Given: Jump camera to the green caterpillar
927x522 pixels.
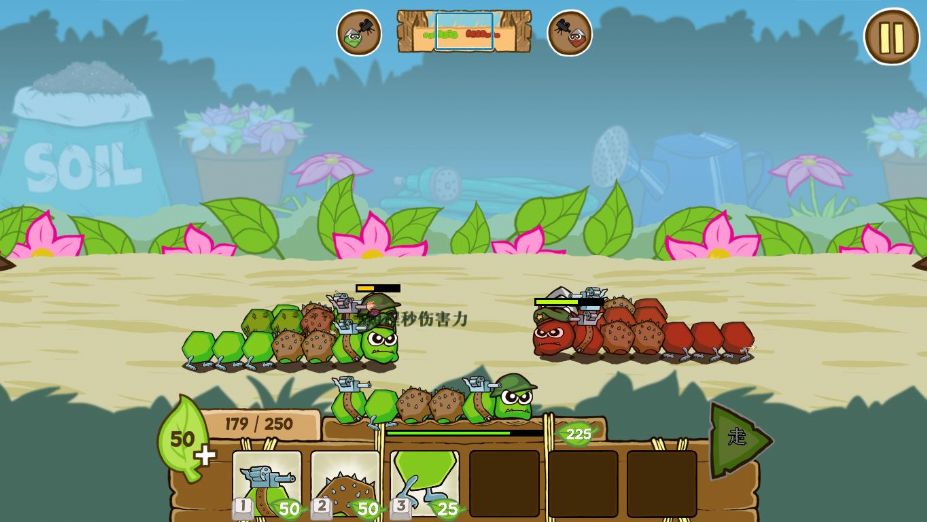Looking at the screenshot, I should (358, 33).
